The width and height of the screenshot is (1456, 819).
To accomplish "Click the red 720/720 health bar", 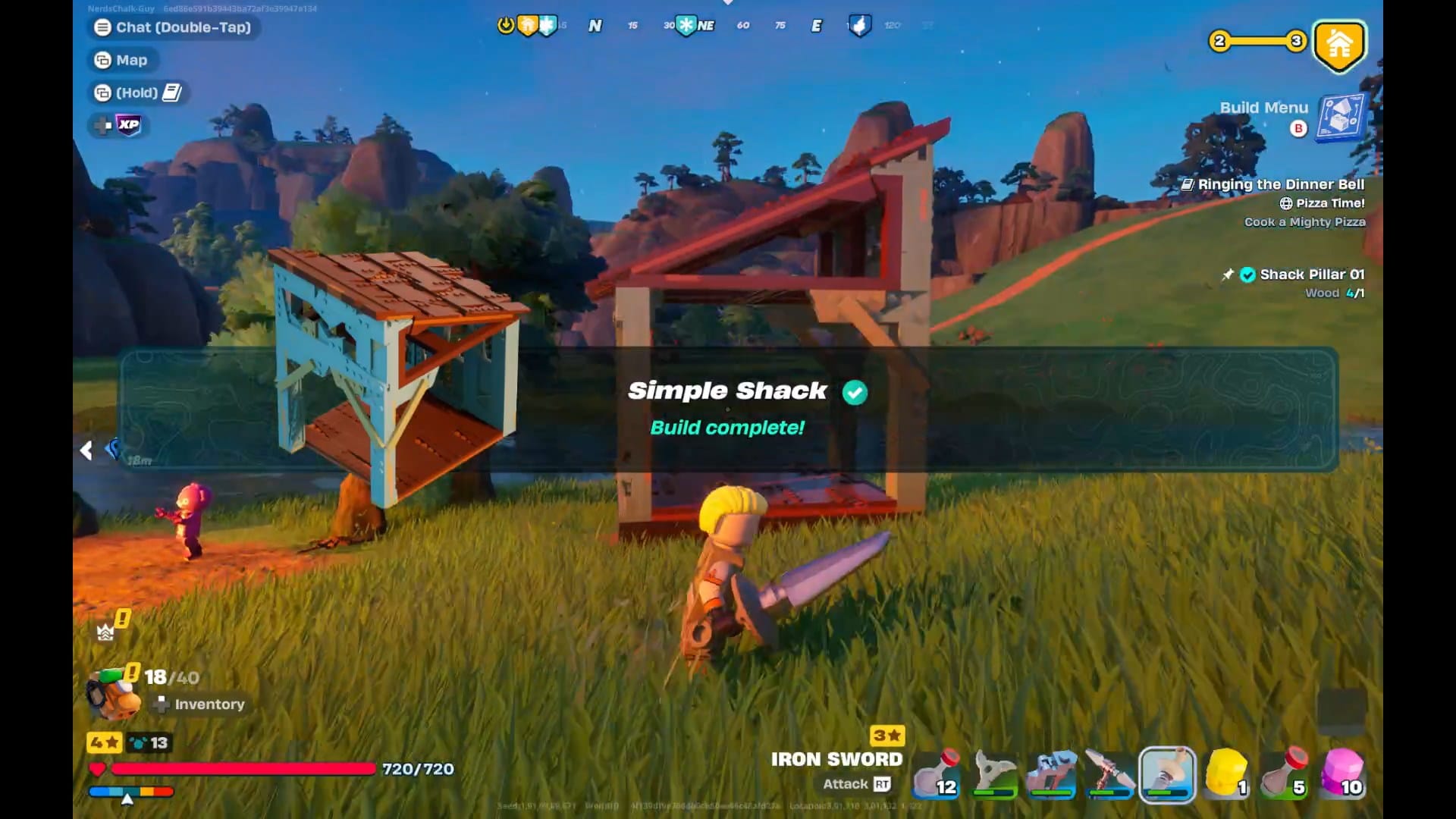I will 243,768.
